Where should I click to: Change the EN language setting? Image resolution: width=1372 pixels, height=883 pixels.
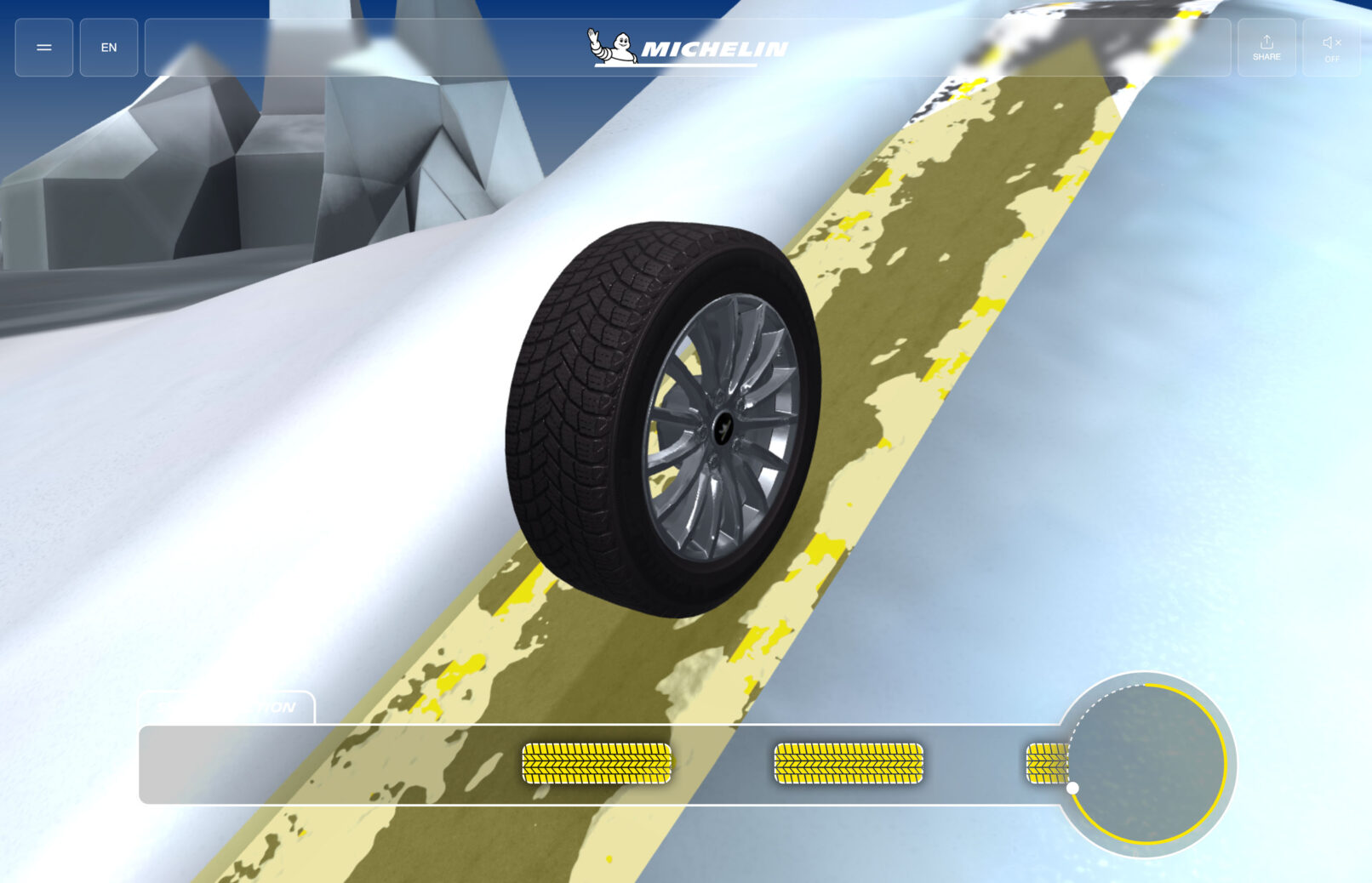tap(109, 48)
